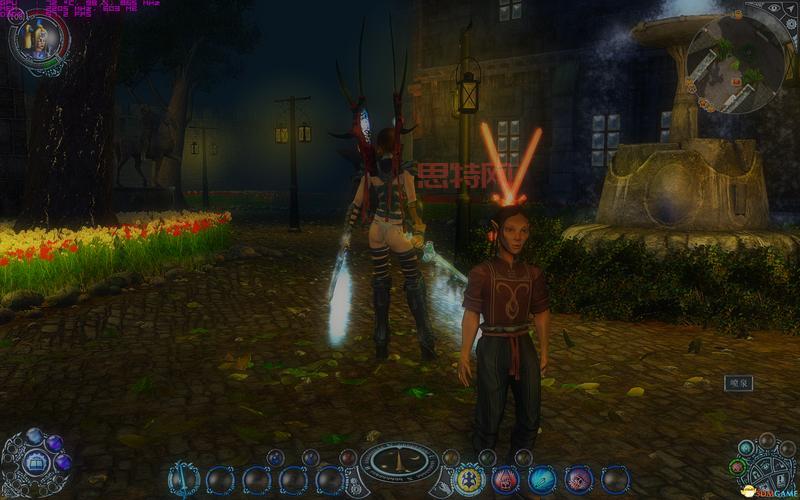Viewport: 800px width, 500px height.
Task: Open the character portrait in the corner
Action: coord(38,40)
